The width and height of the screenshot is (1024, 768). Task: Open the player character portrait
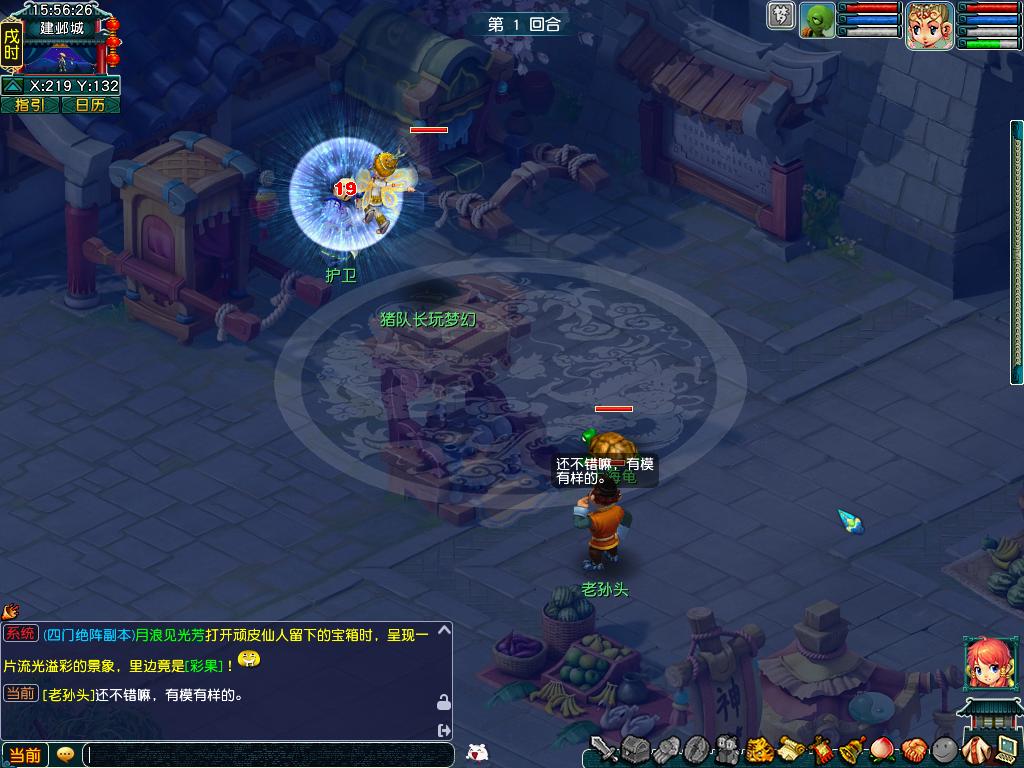[x=928, y=25]
